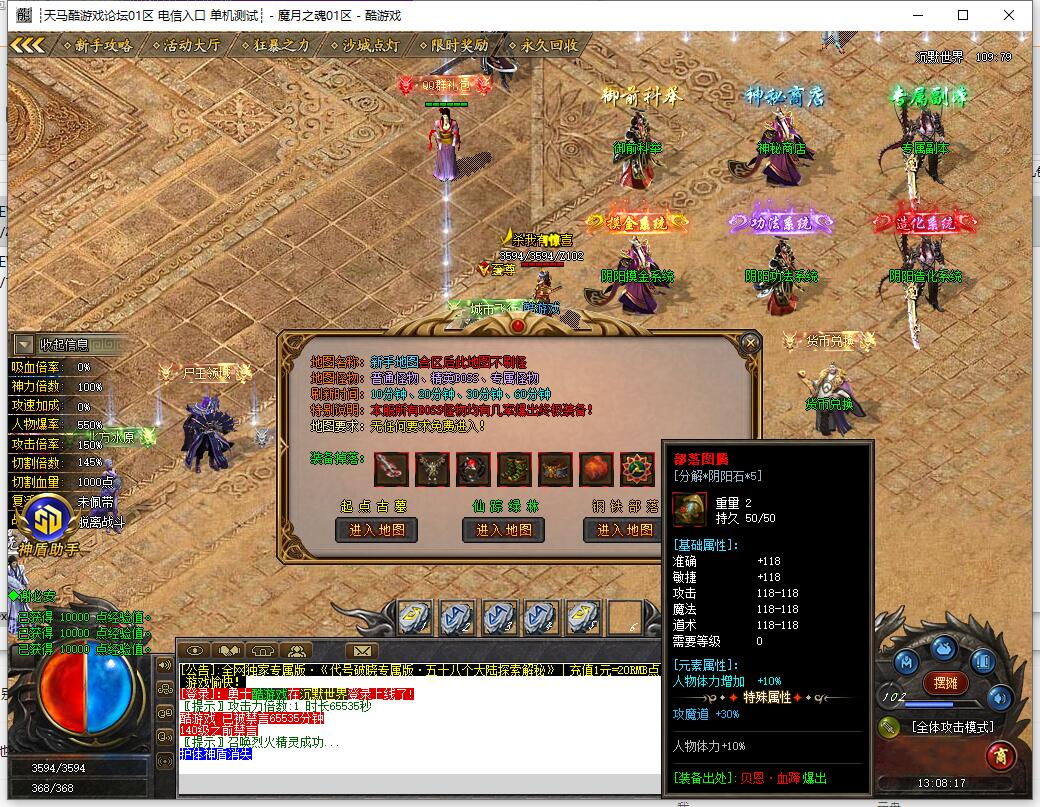Open the 神盾助手 assistant icon
The height and width of the screenshot is (807, 1040).
tap(46, 517)
